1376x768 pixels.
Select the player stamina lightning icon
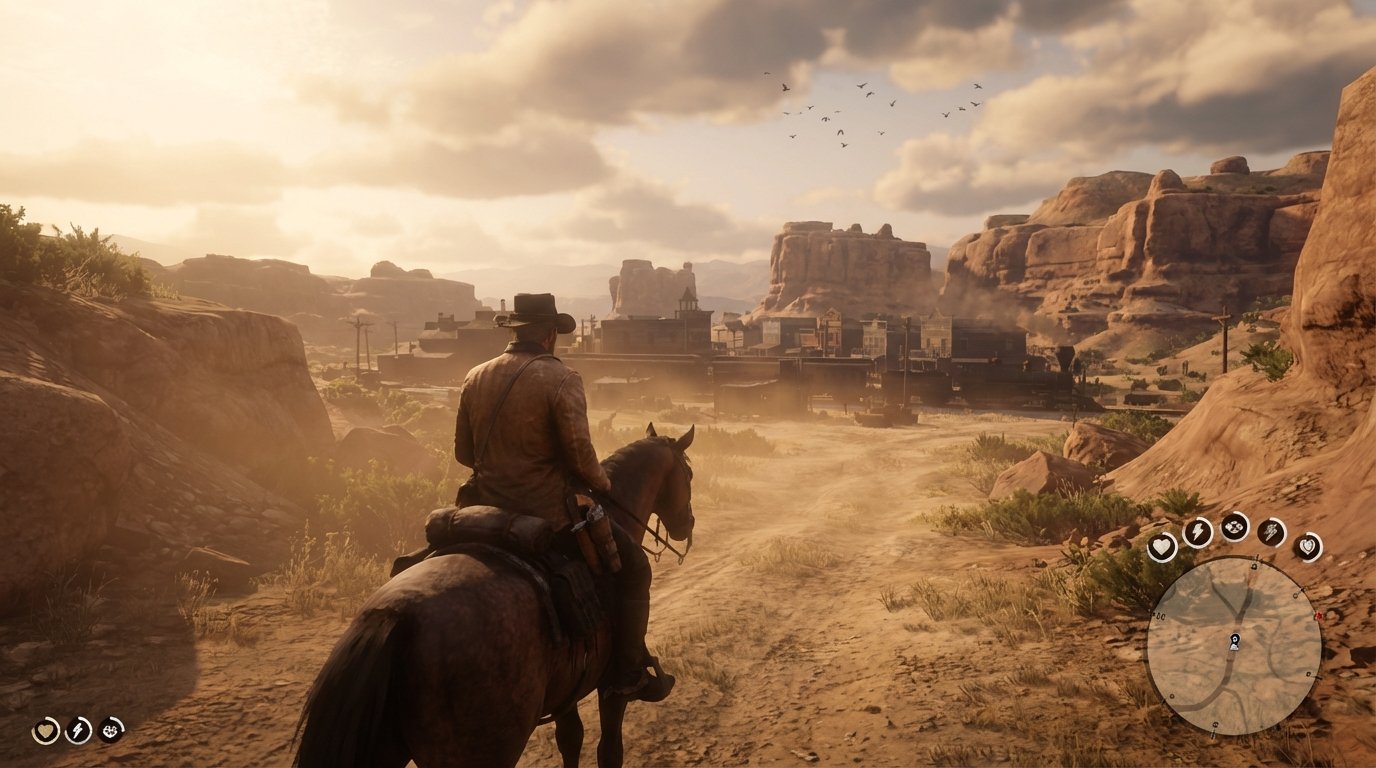[76, 730]
